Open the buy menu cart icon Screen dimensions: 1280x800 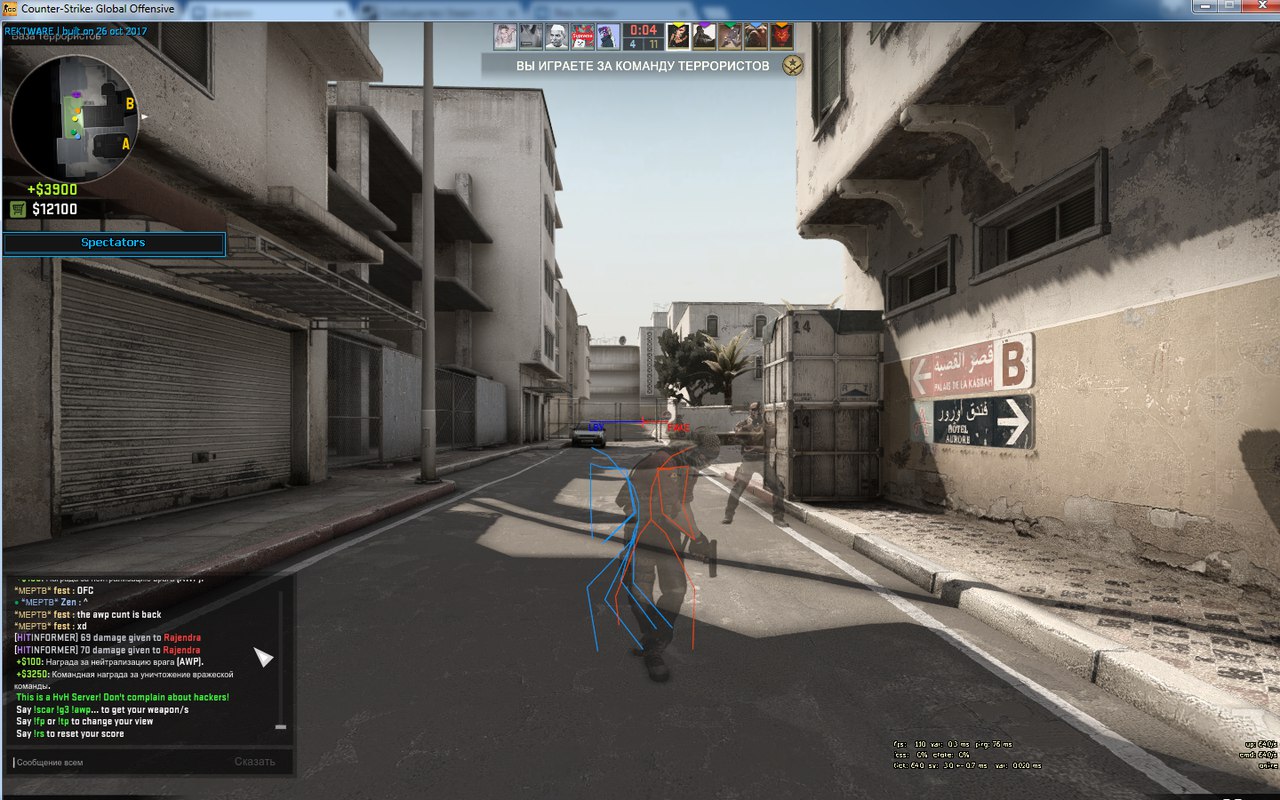17,209
